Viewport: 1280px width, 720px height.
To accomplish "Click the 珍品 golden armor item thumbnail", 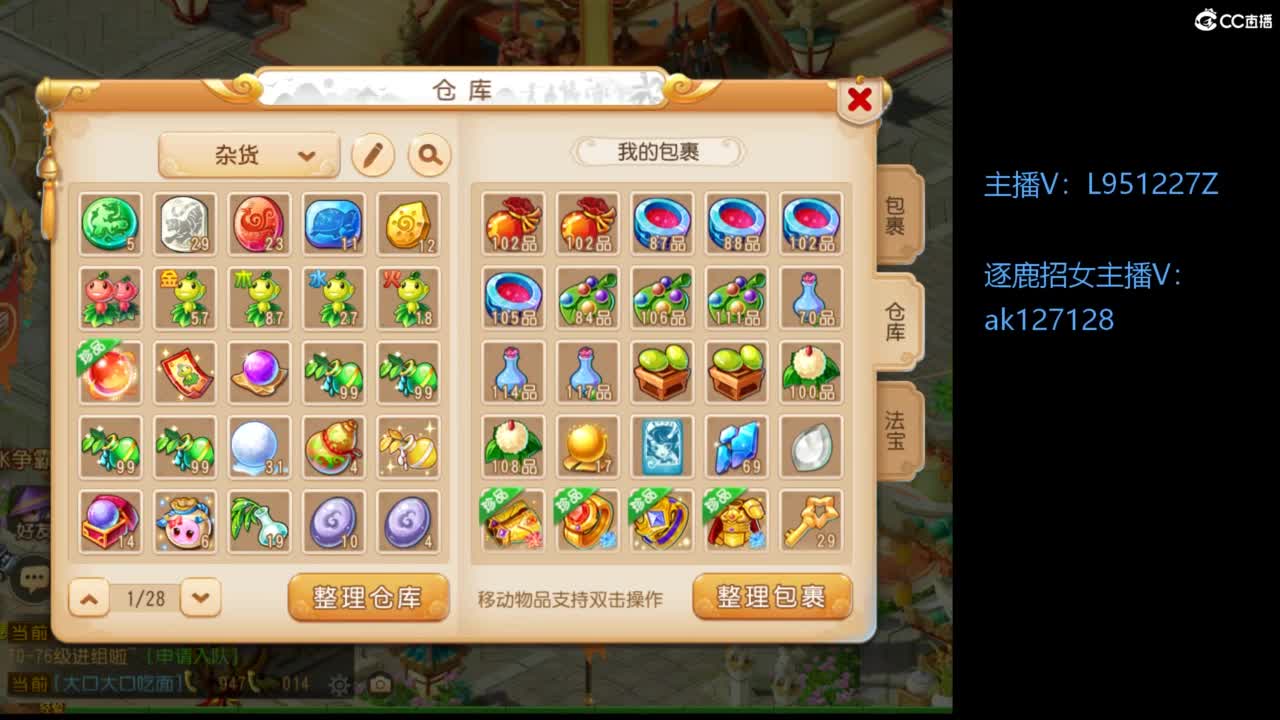I will (x=735, y=519).
